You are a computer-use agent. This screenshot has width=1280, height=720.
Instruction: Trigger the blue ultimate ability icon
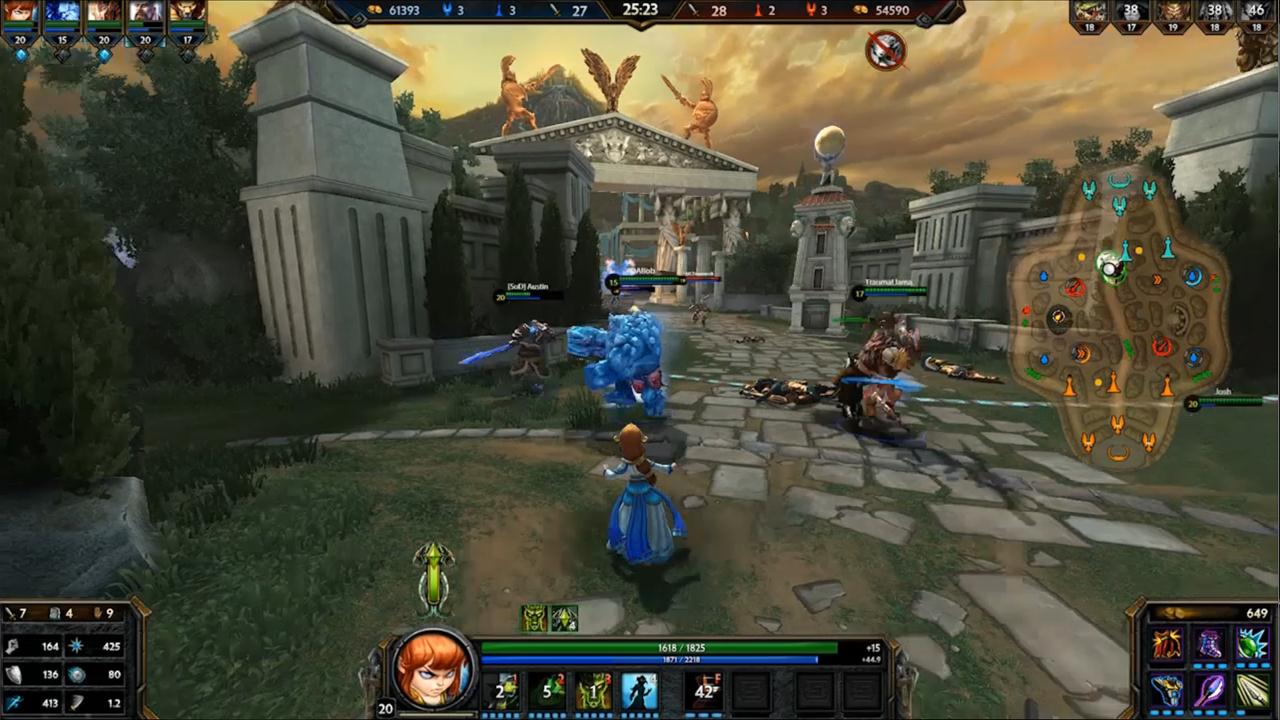640,690
